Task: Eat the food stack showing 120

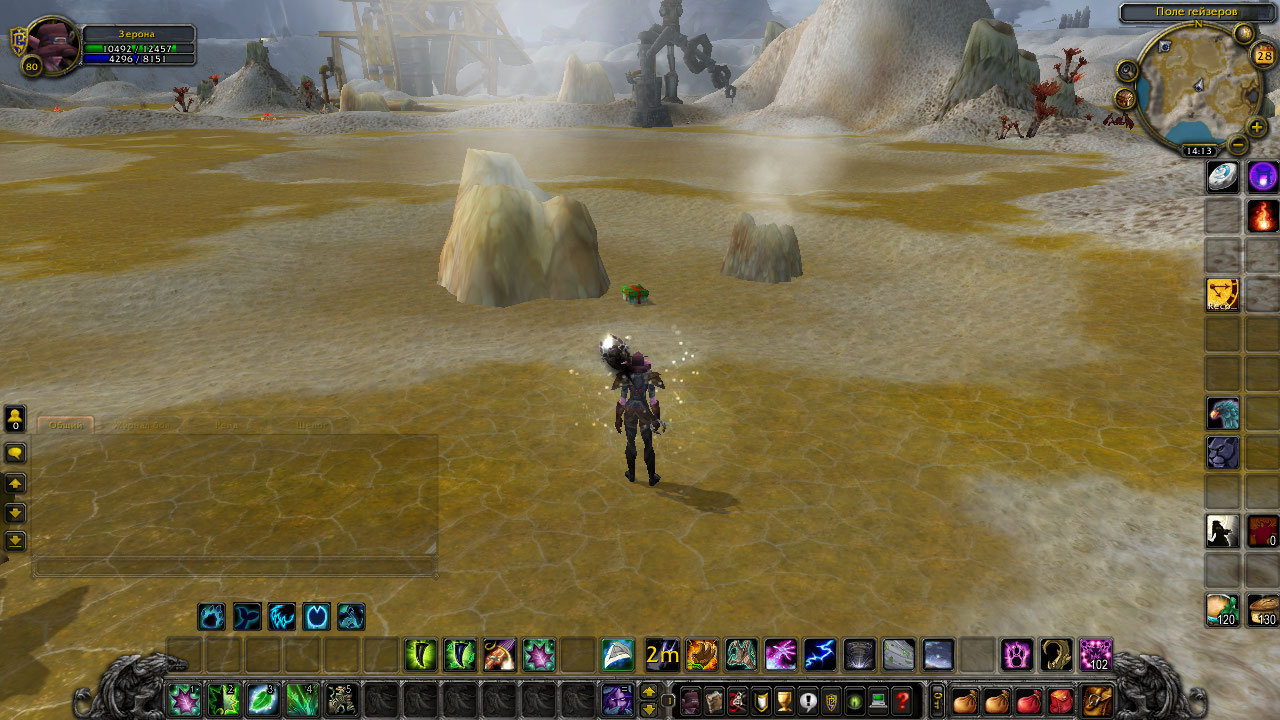Action: 1223,609
